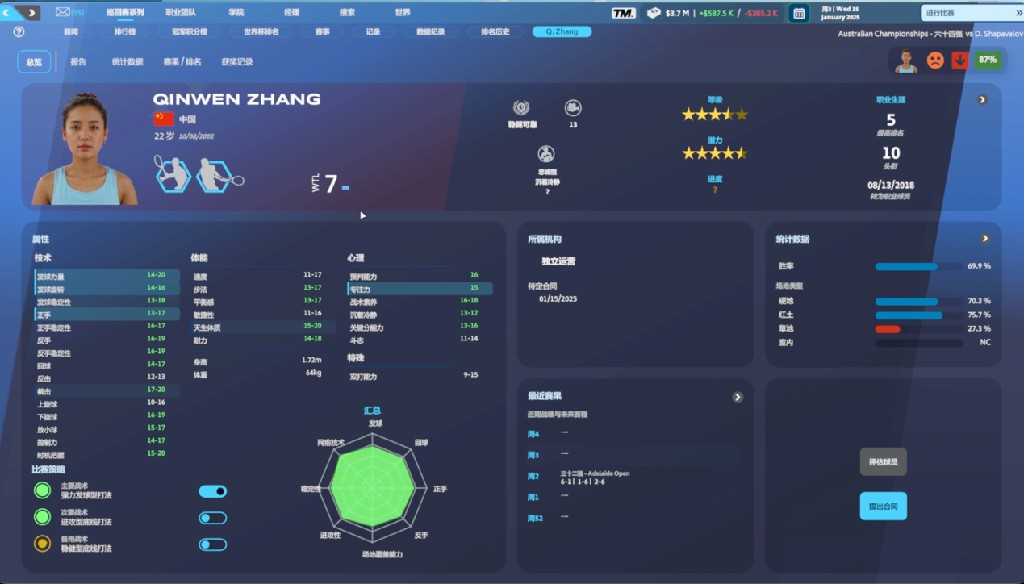Click the continue button beside the date
The height and width of the screenshot is (584, 1024).
(962, 13)
